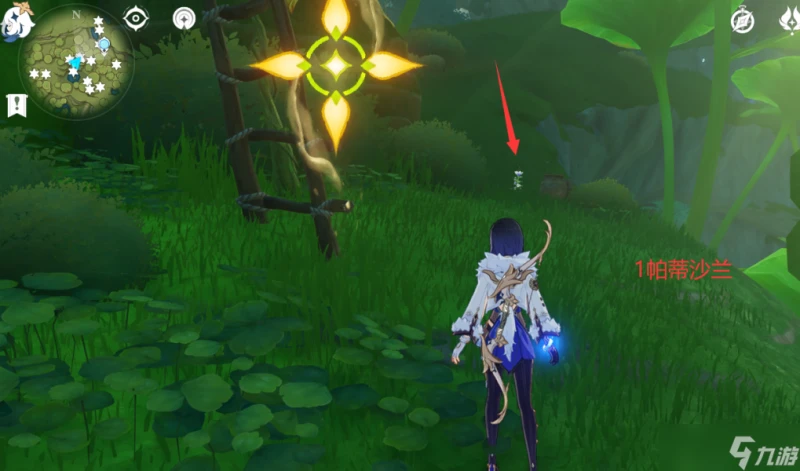Activate the eye-shaped elemental sight icon

click(x=136, y=18)
